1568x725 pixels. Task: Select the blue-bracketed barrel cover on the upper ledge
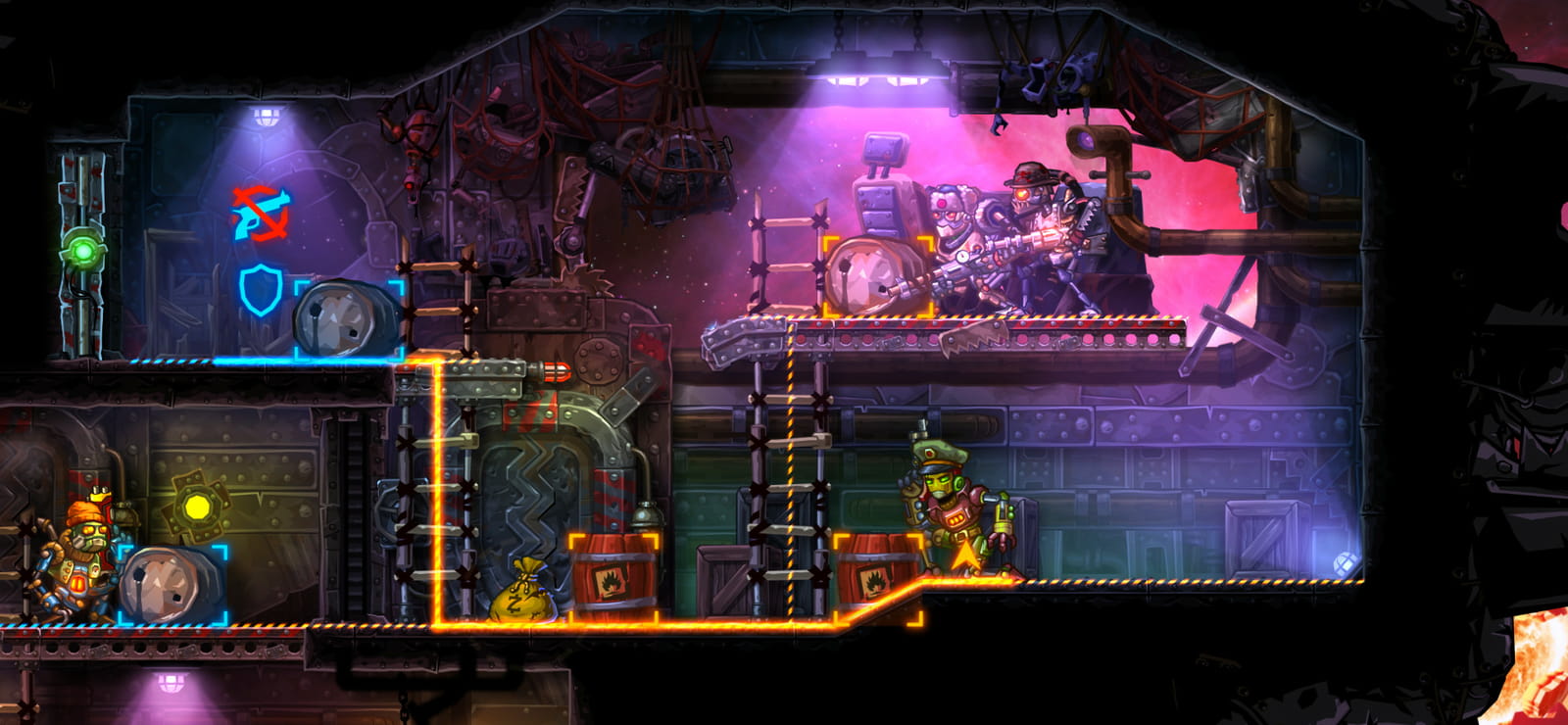(349, 319)
